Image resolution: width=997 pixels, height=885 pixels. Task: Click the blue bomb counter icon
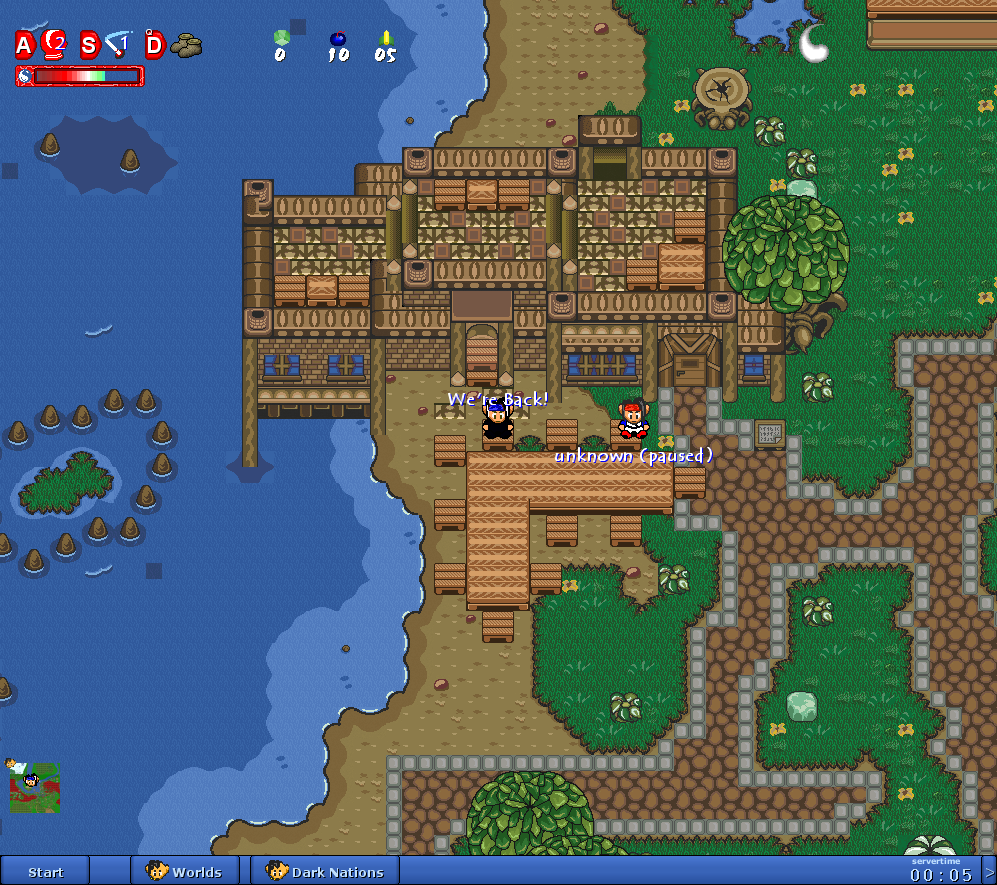(x=338, y=39)
